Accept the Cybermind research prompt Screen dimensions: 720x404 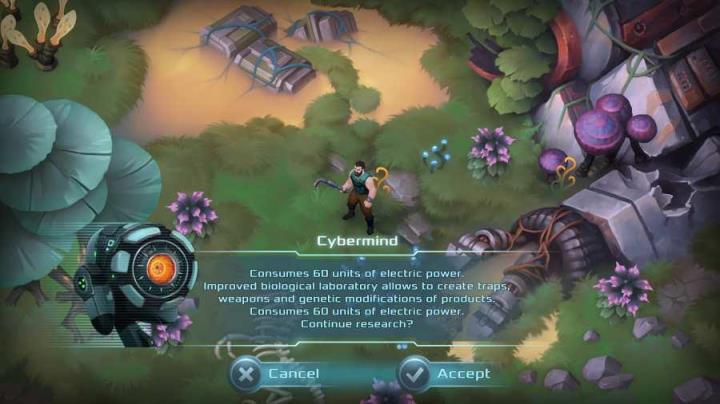tap(446, 373)
